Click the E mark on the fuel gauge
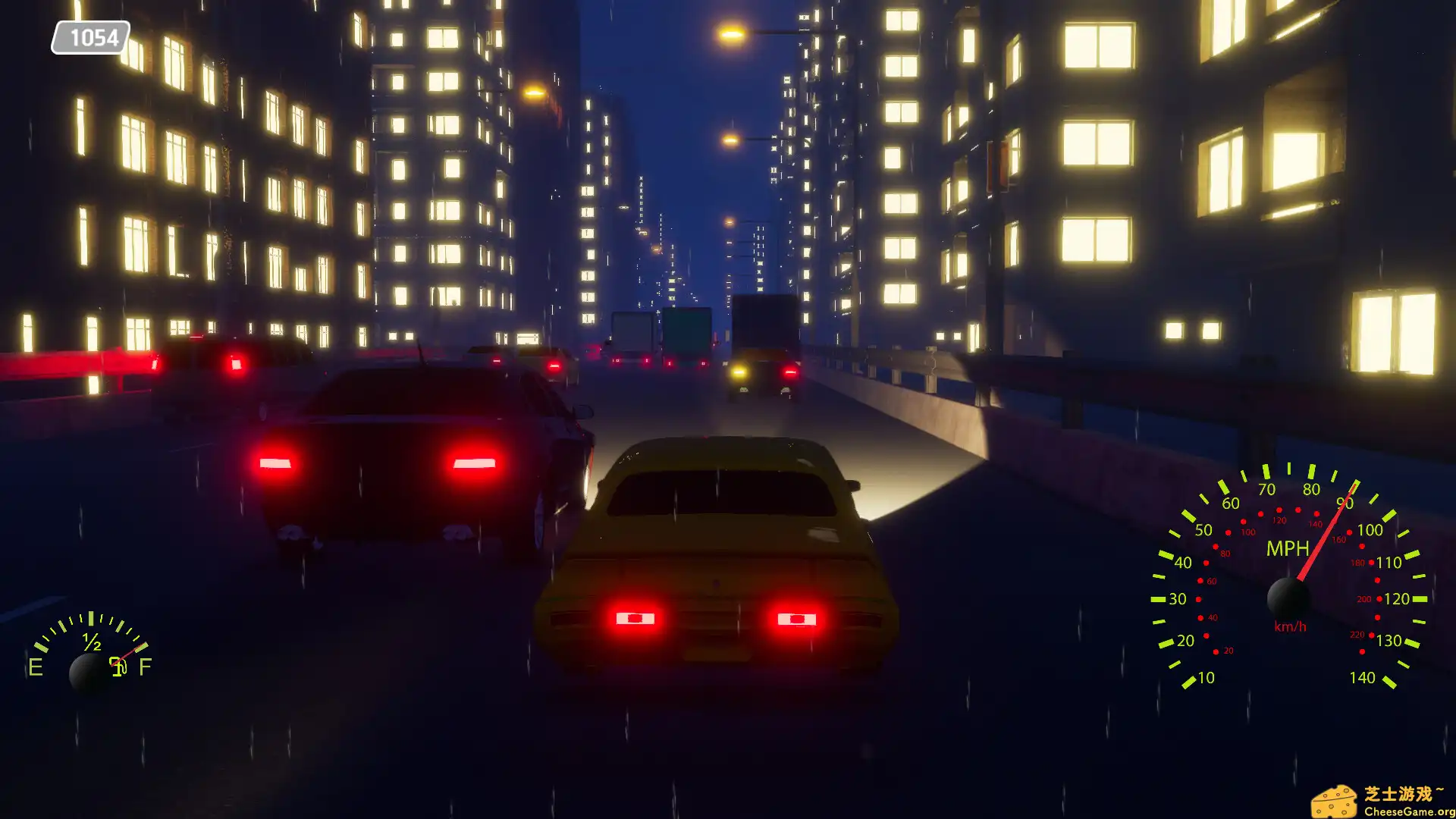 pos(35,668)
